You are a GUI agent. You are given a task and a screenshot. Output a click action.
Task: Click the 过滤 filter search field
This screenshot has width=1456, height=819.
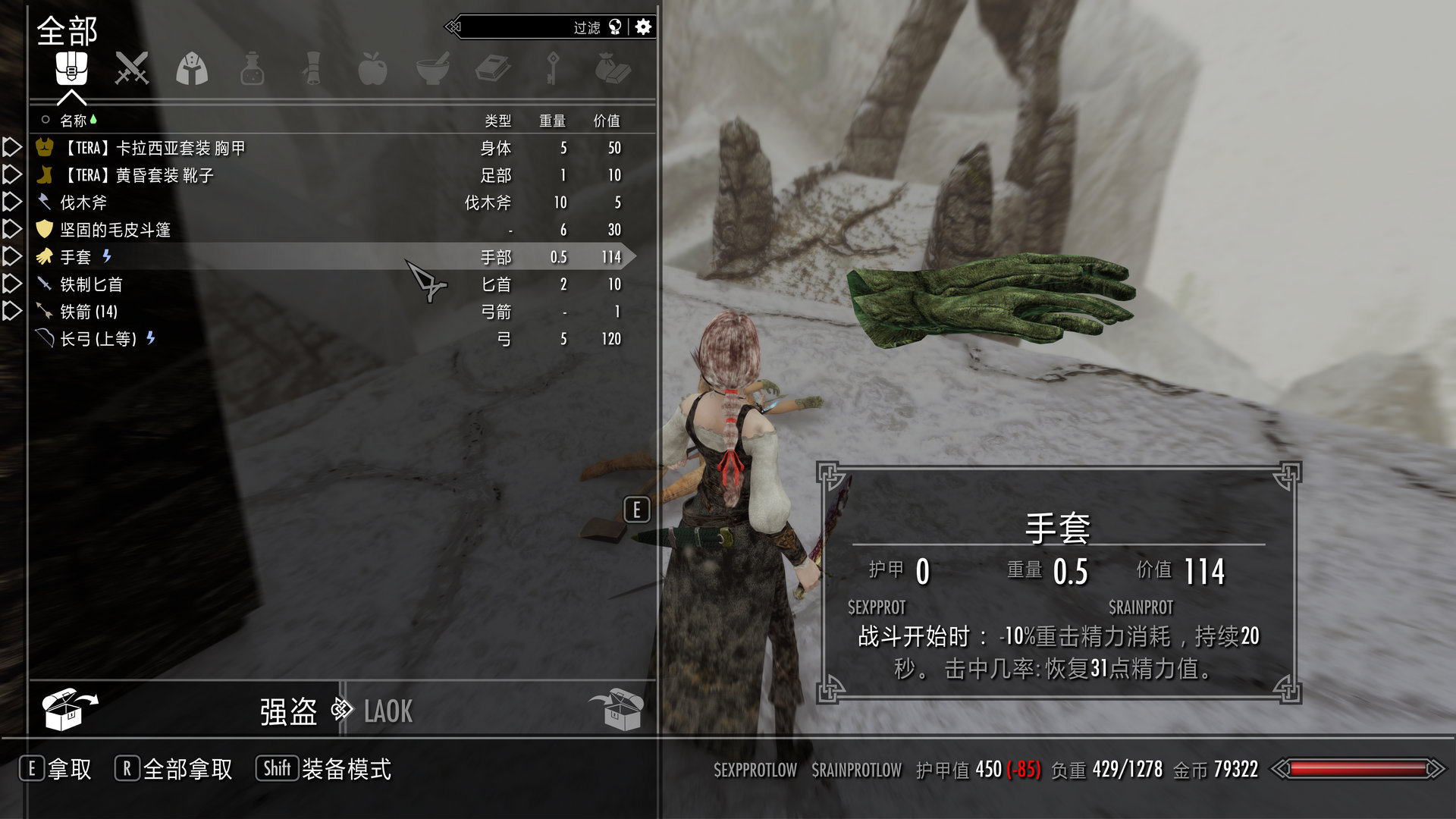[x=523, y=27]
